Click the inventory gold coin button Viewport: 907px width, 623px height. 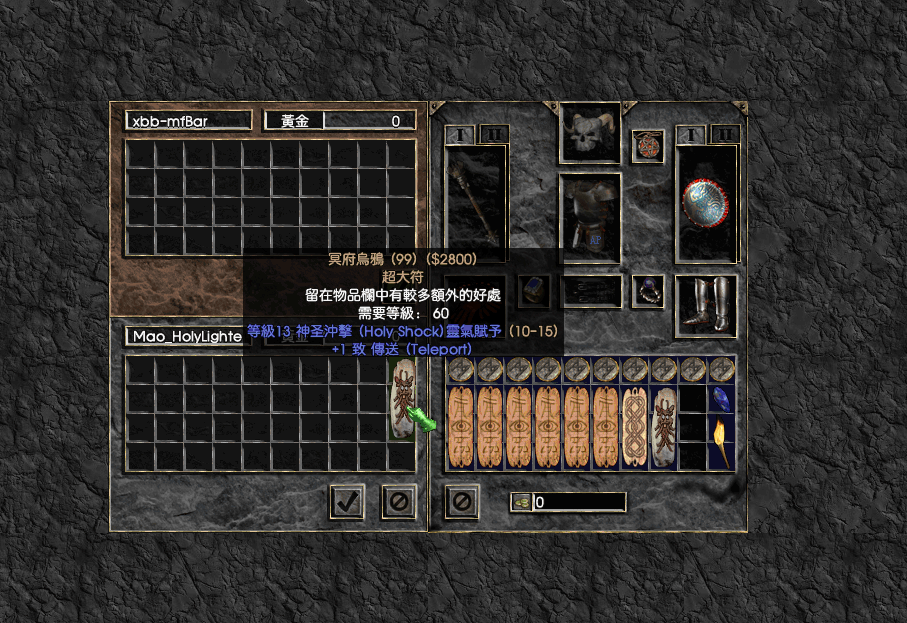tap(521, 502)
